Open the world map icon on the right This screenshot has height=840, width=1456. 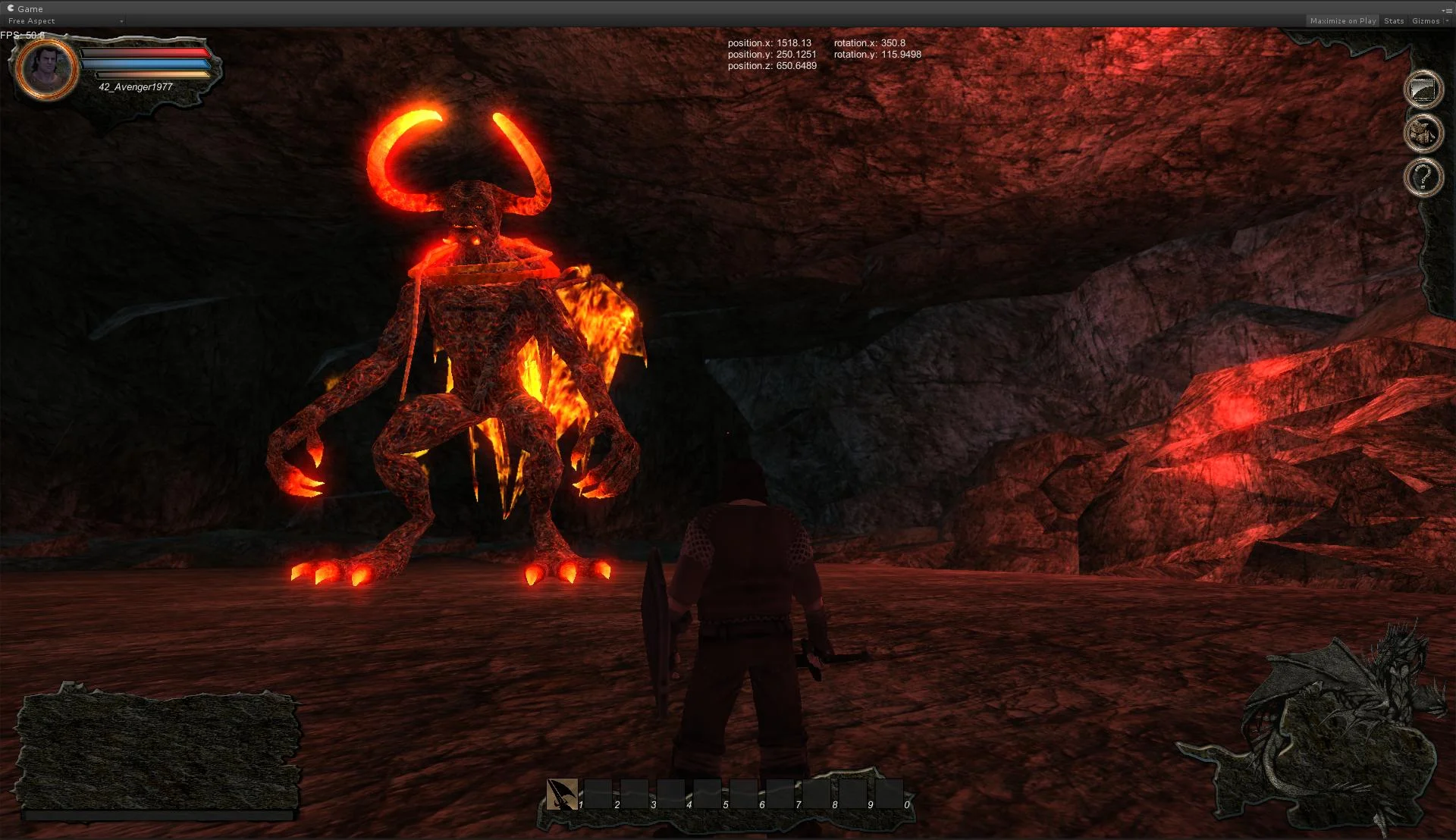[1423, 89]
